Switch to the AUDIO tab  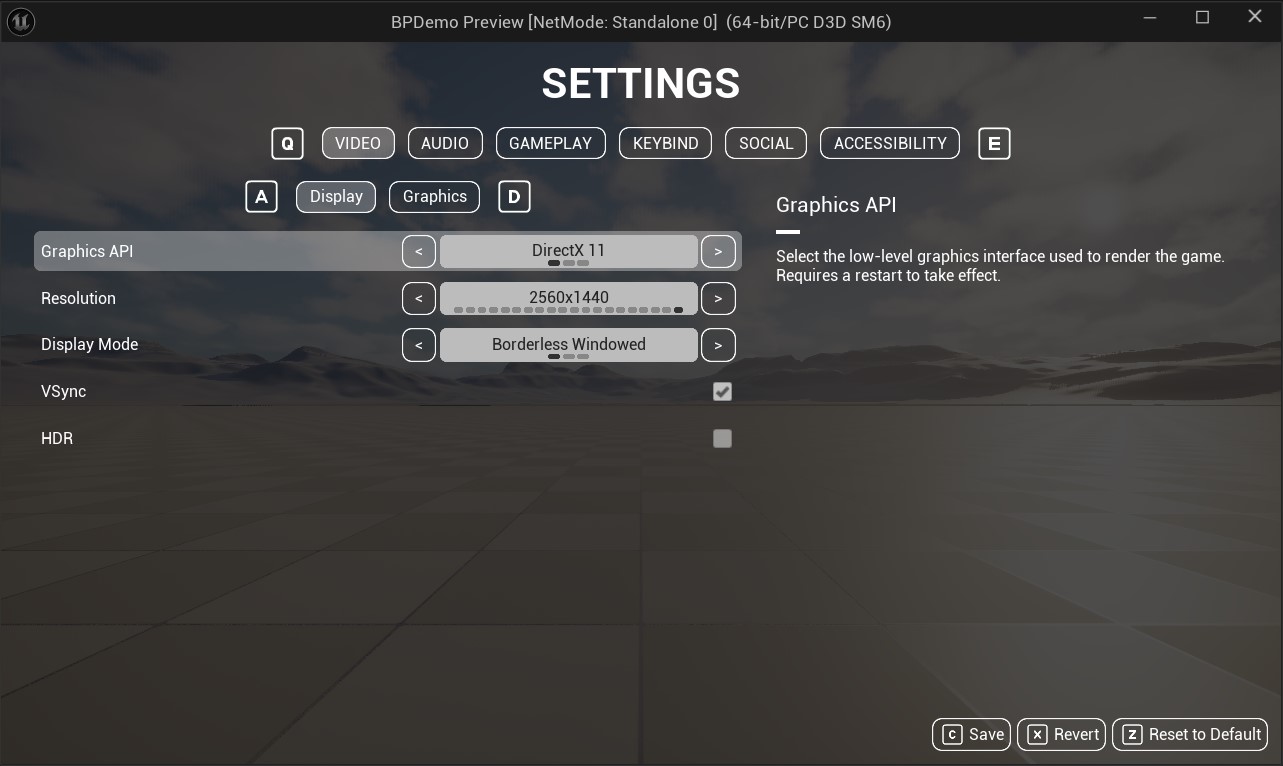(445, 143)
